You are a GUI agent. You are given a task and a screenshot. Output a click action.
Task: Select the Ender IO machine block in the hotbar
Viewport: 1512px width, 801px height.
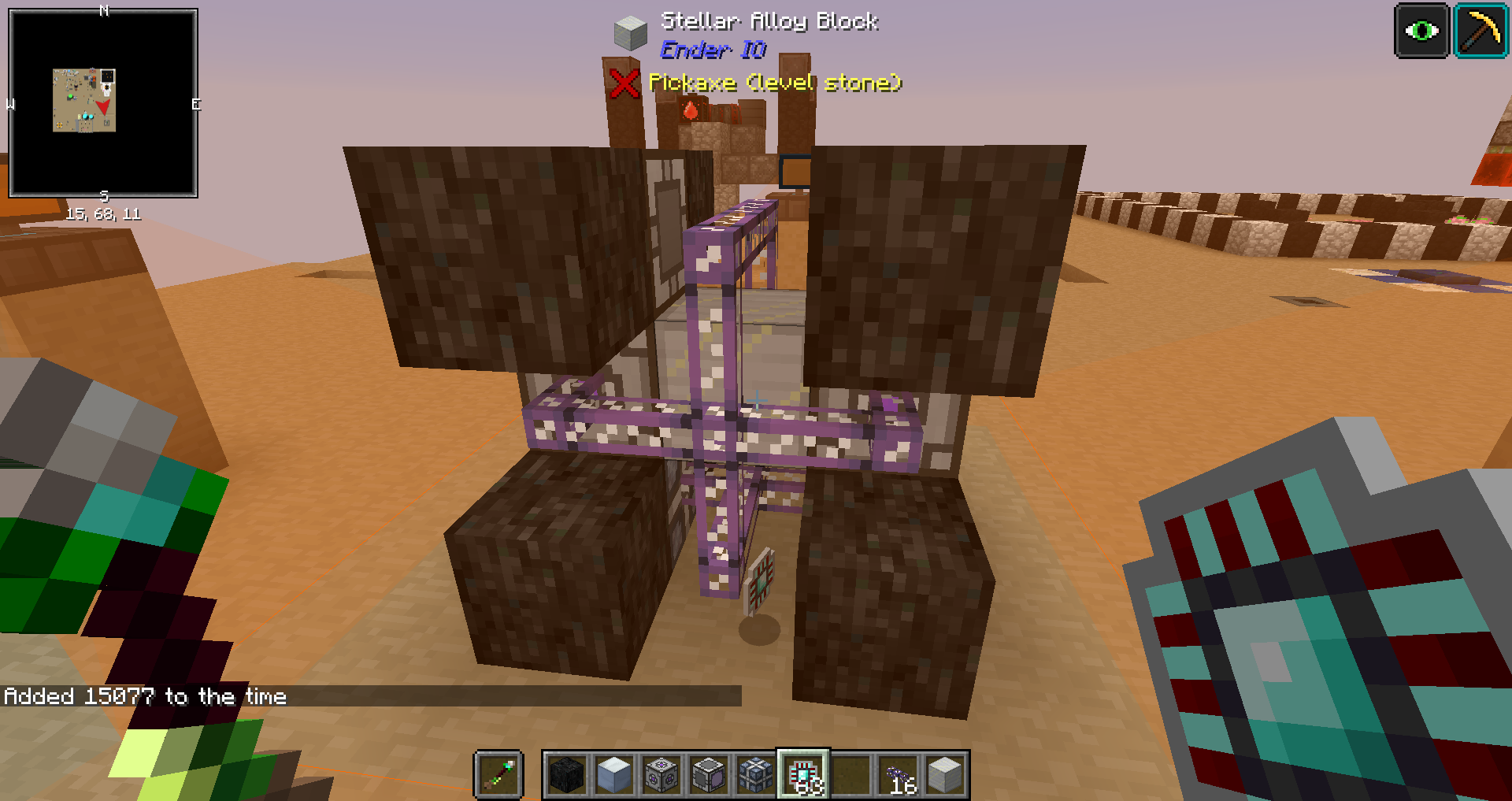(x=660, y=774)
